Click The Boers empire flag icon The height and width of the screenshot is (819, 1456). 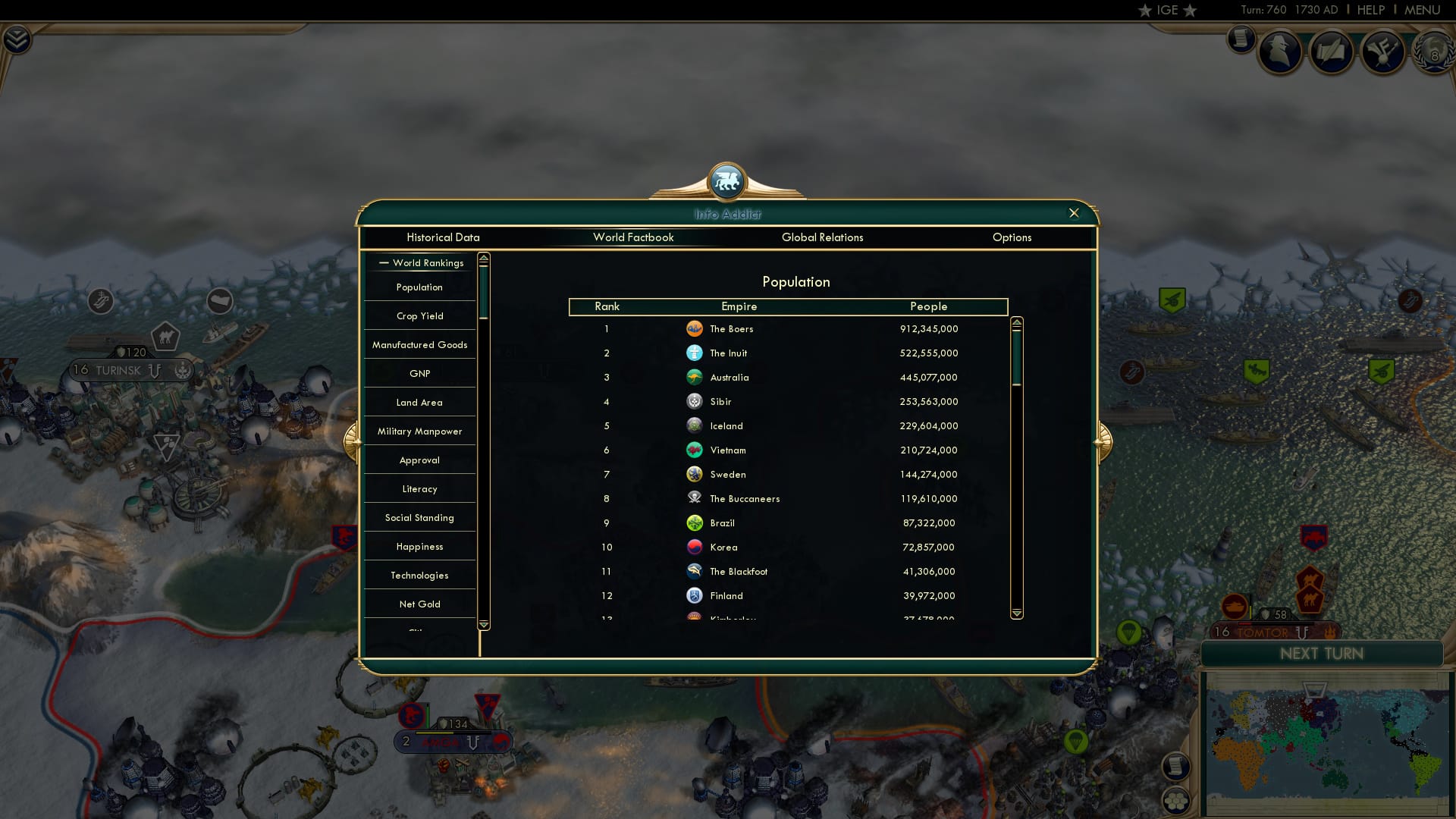tap(695, 328)
